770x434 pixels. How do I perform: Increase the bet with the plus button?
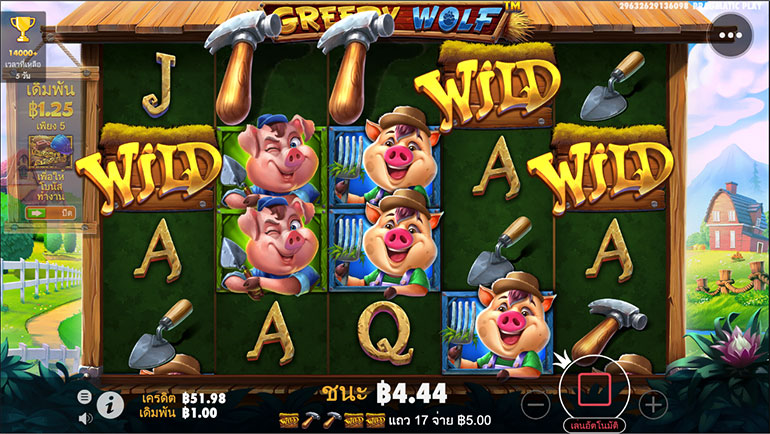pyautogui.click(x=653, y=405)
